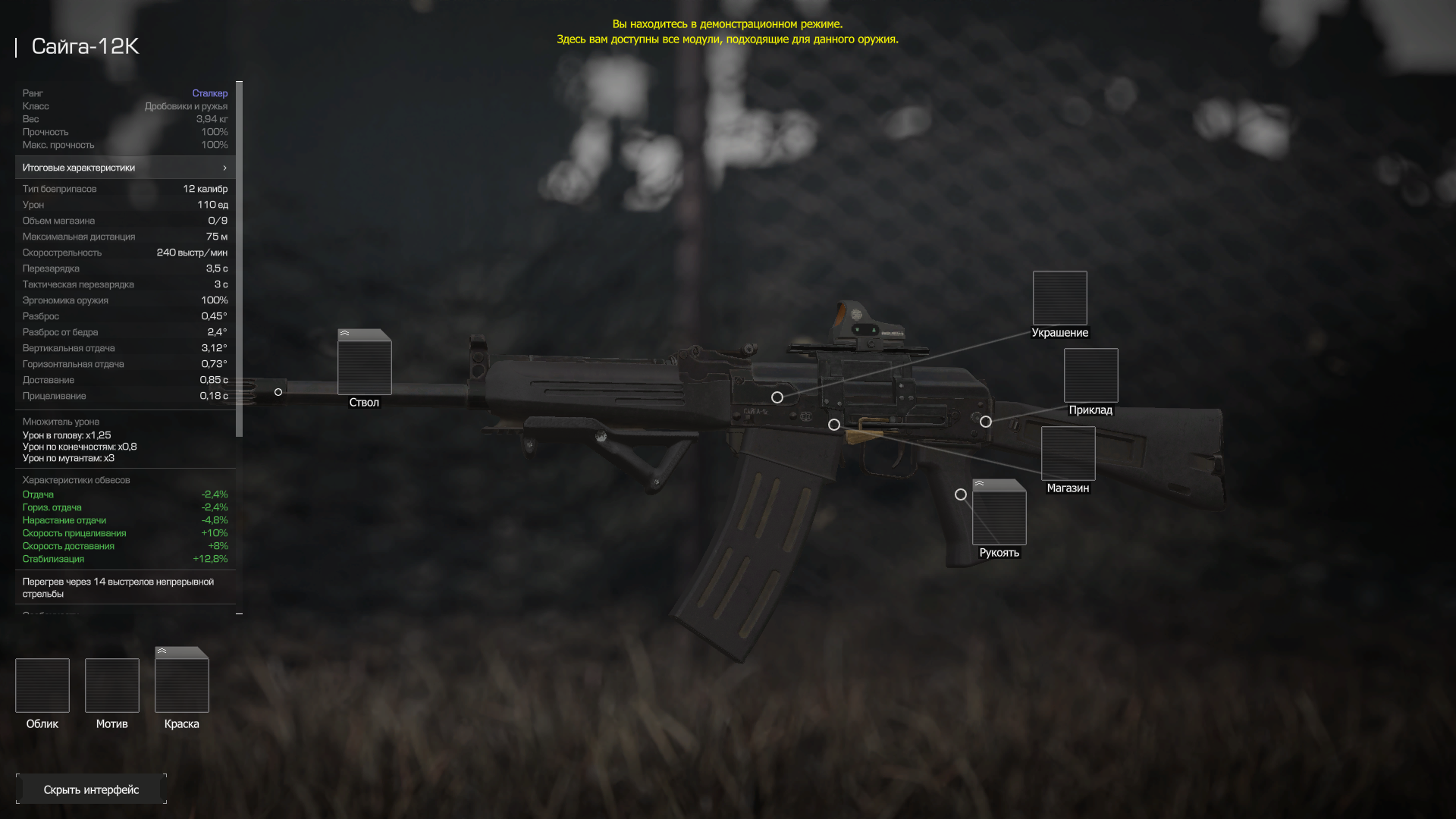Open the Рукоять grip slot
The image size is (1456, 819).
(x=999, y=516)
